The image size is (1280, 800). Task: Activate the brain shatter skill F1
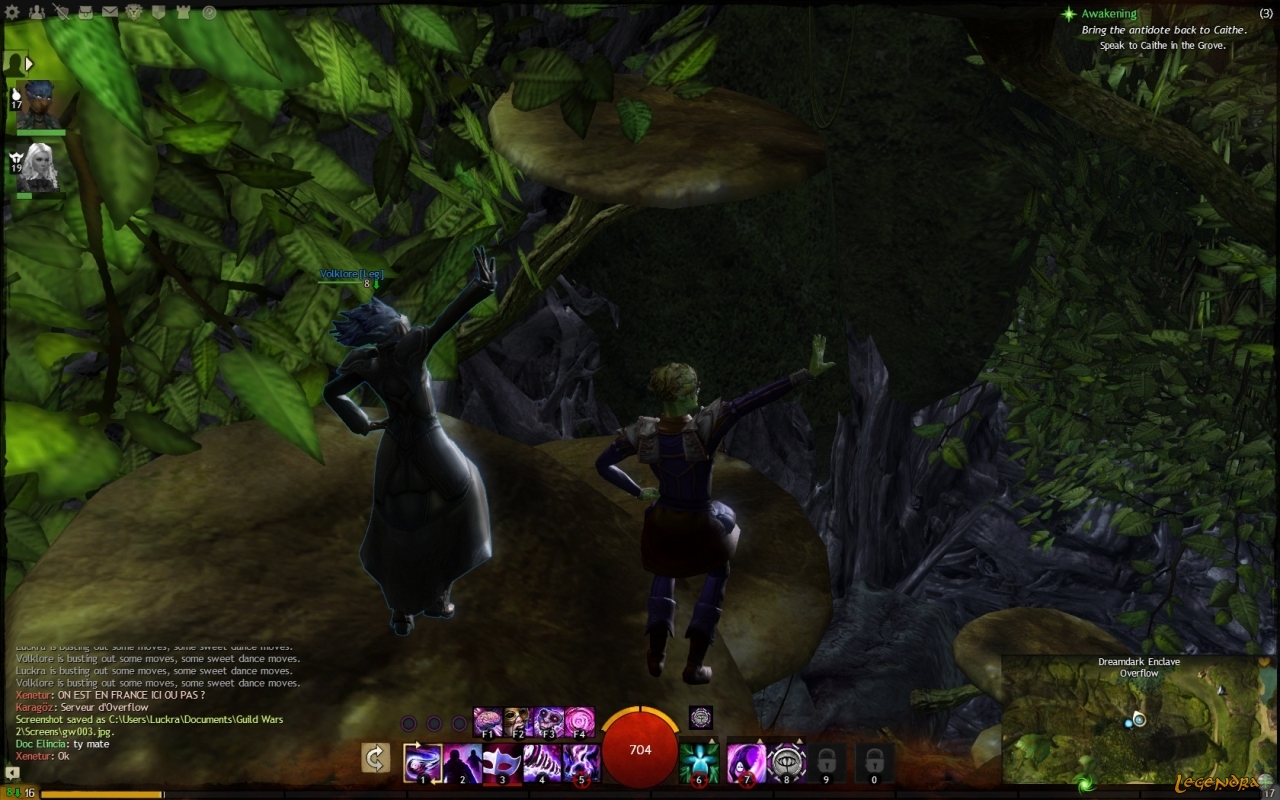(487, 720)
